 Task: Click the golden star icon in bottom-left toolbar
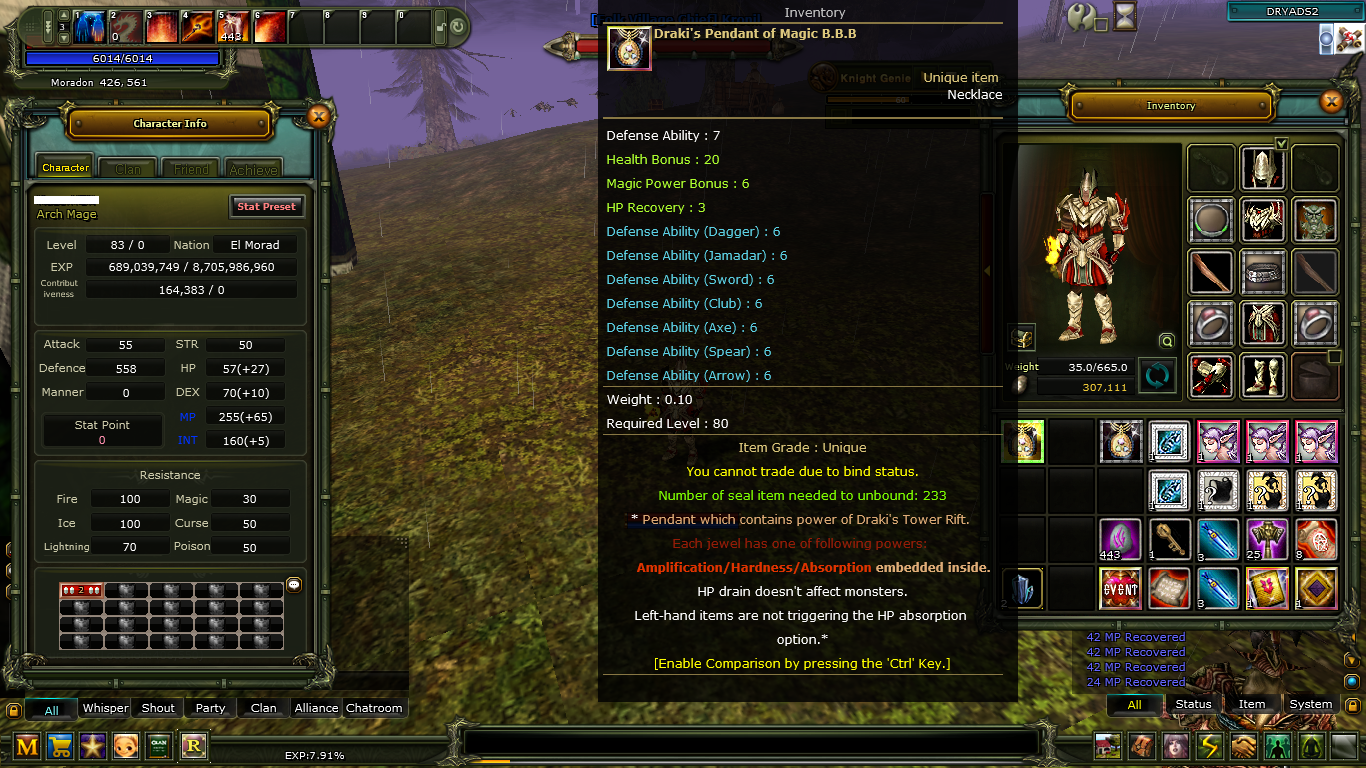click(93, 746)
